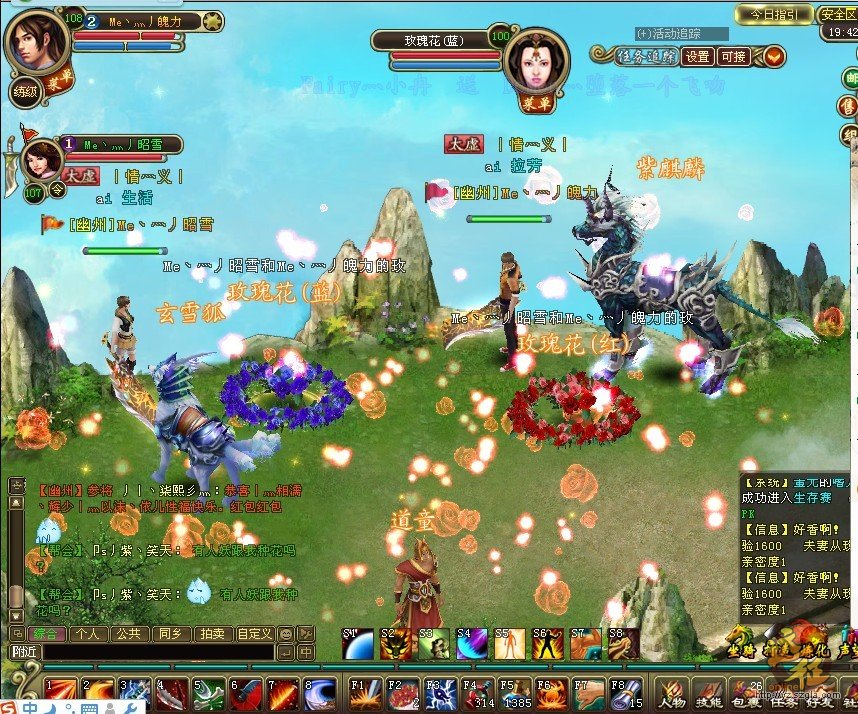Choose the 拍卖 auction chat tab

(211, 633)
